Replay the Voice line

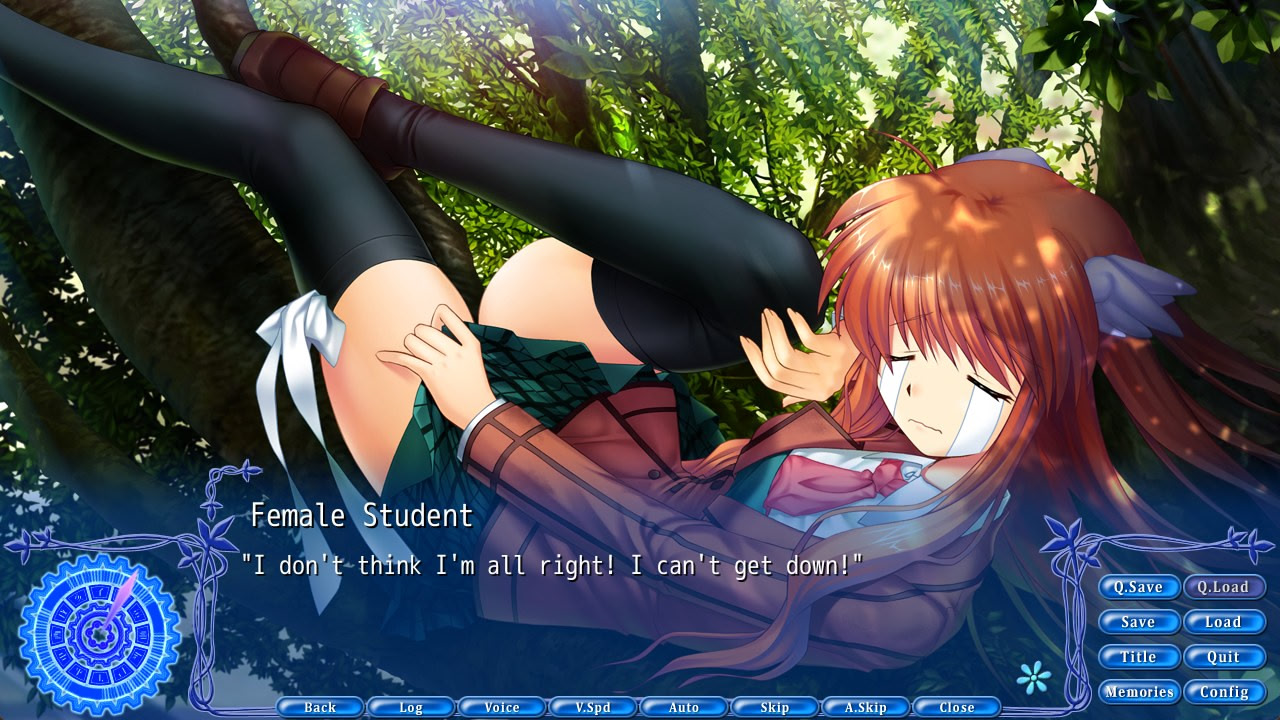[502, 707]
